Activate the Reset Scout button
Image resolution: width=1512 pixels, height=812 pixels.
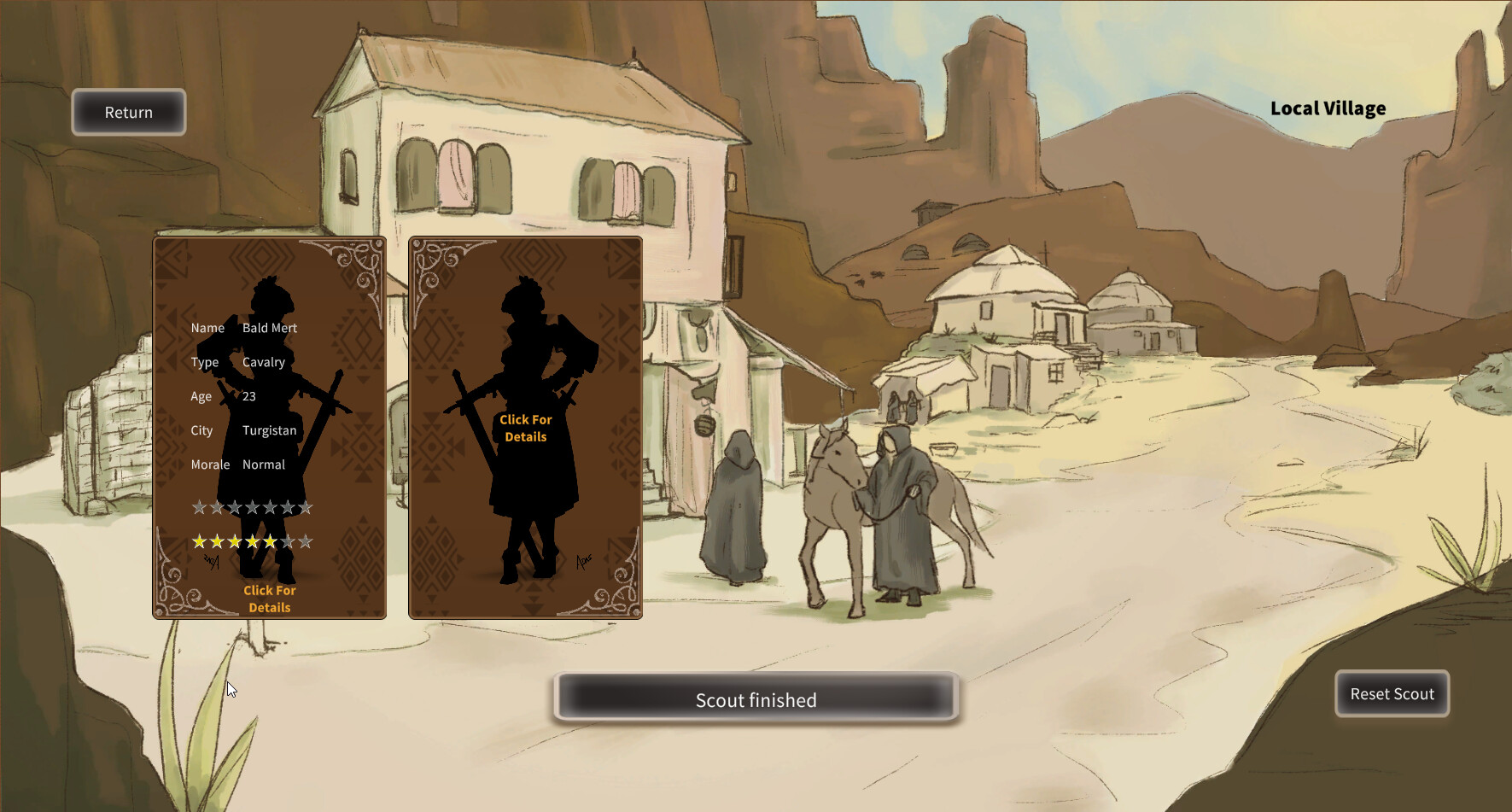point(1392,694)
